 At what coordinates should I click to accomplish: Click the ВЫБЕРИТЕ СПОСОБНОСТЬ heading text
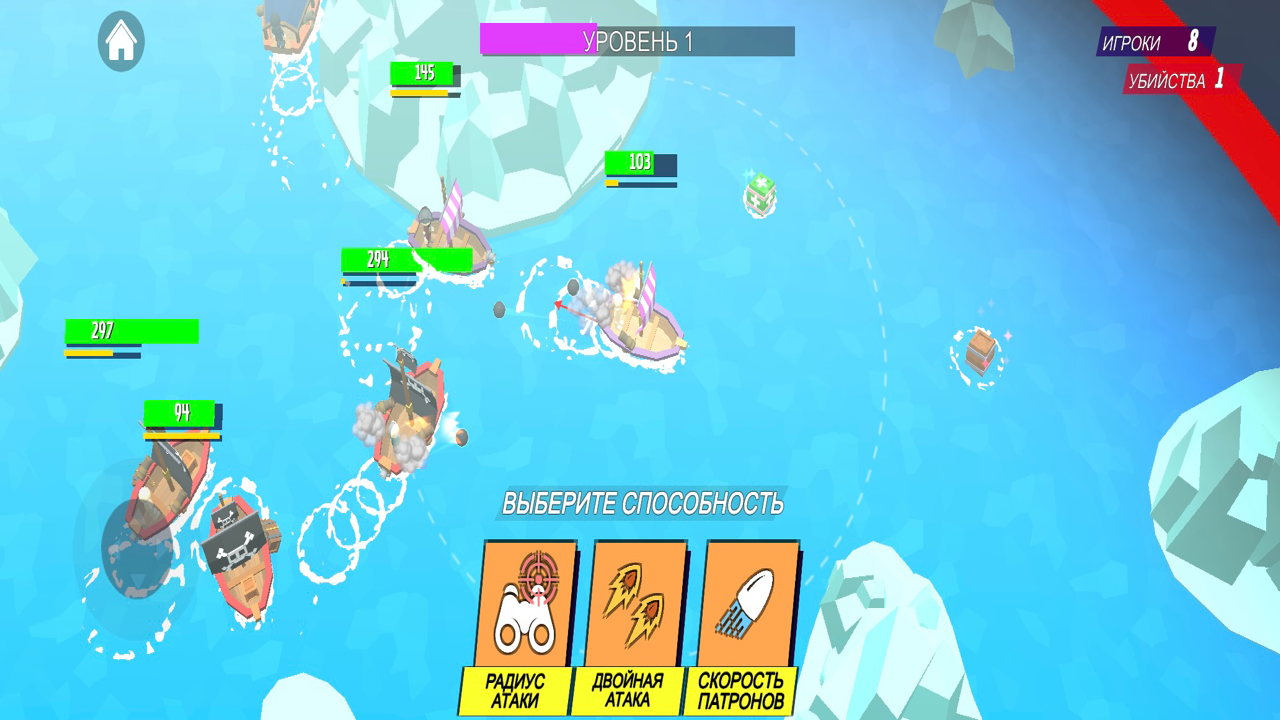click(644, 505)
